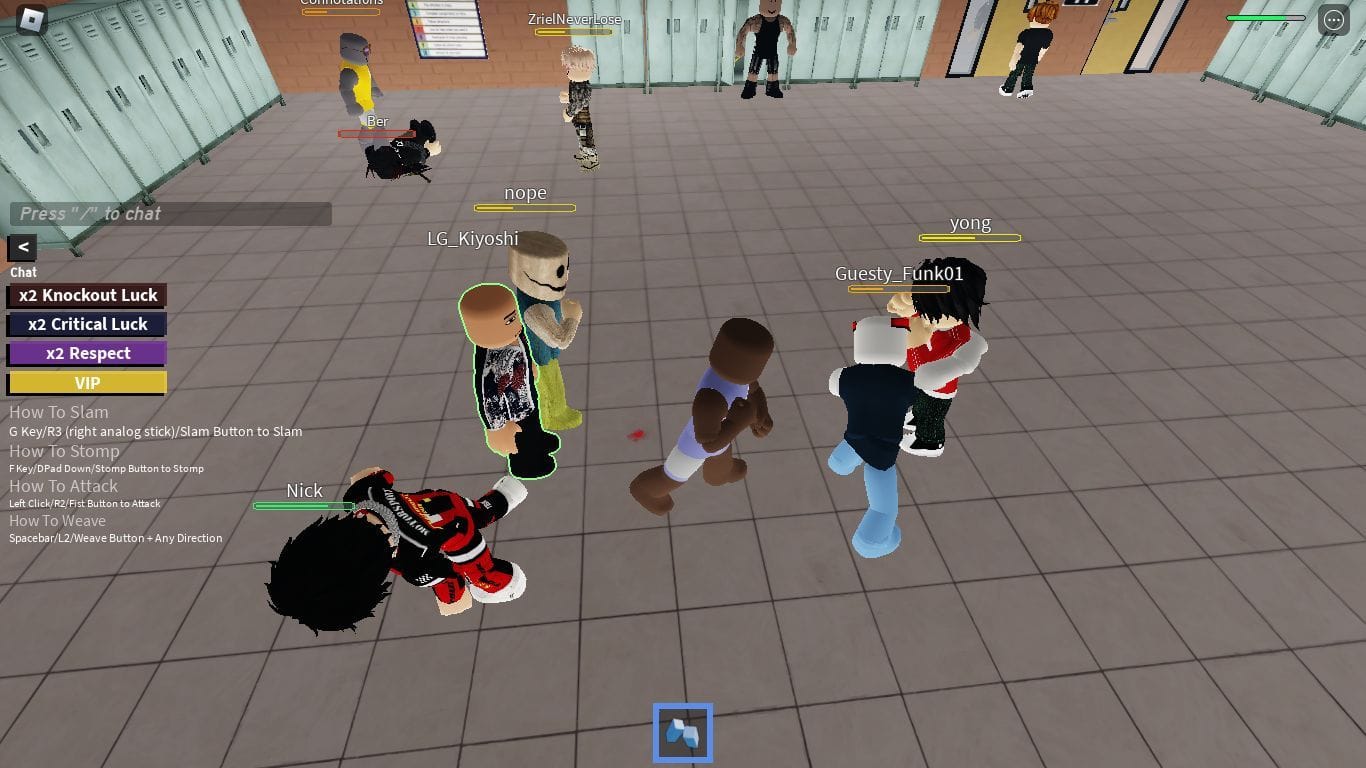Purchase the x2 Knockout Luck boost

tap(87, 295)
